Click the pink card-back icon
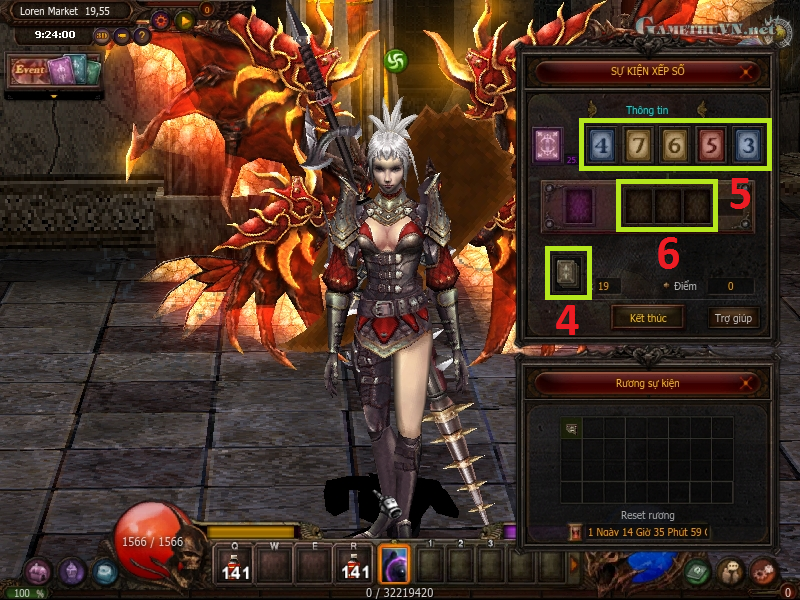 549,144
